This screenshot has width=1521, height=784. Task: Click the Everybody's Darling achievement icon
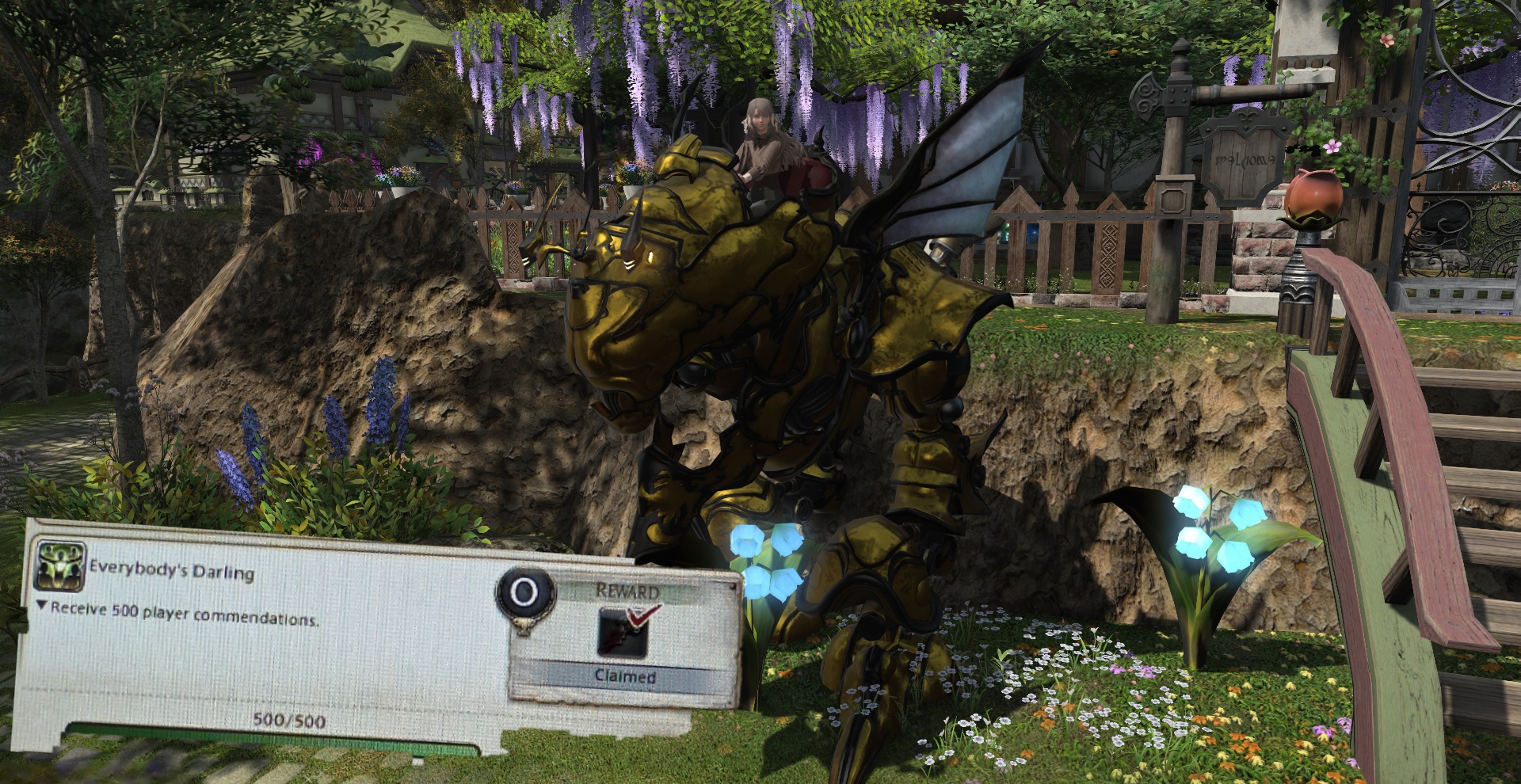[x=60, y=565]
